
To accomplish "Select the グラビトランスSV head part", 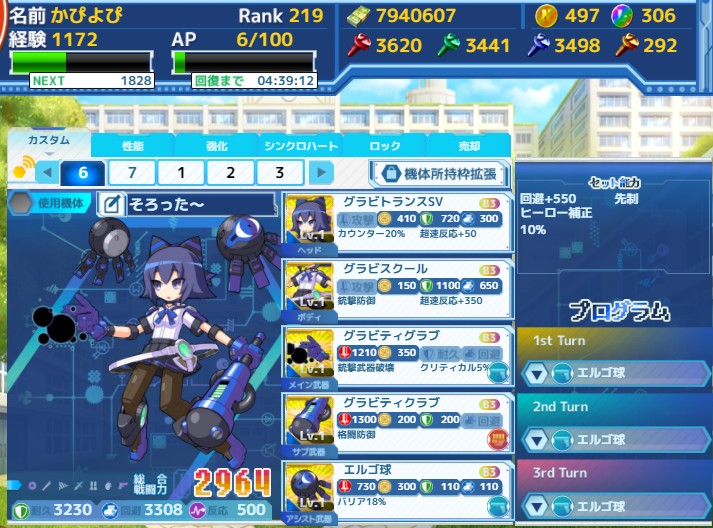I will click(395, 222).
